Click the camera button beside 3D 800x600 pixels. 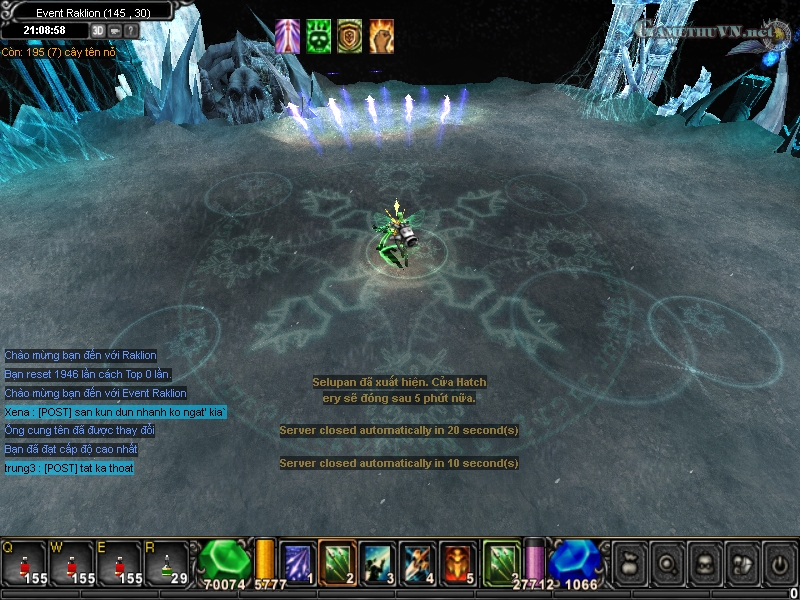(115, 30)
